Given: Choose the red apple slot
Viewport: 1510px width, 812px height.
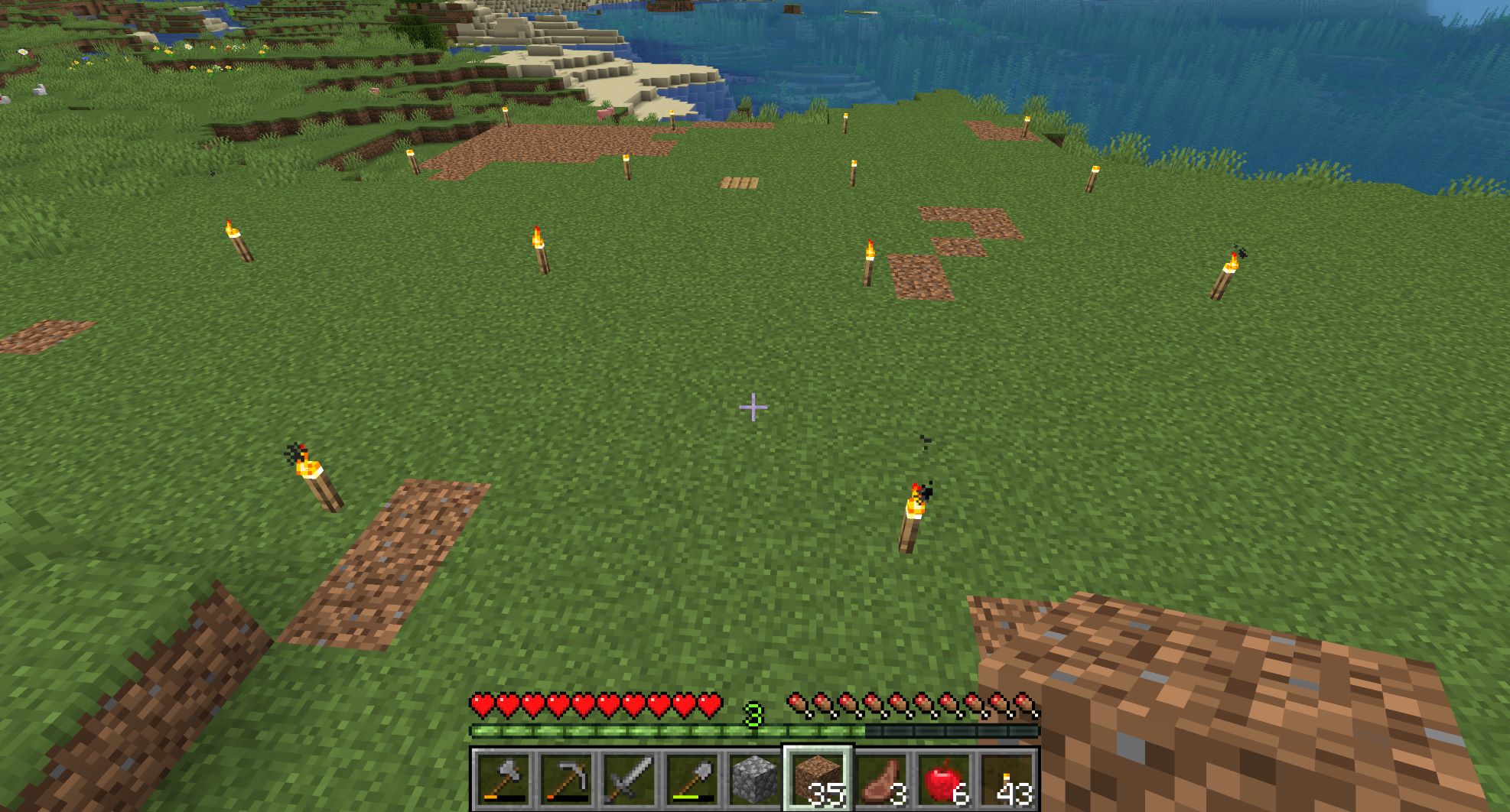Looking at the screenshot, I should [x=943, y=779].
